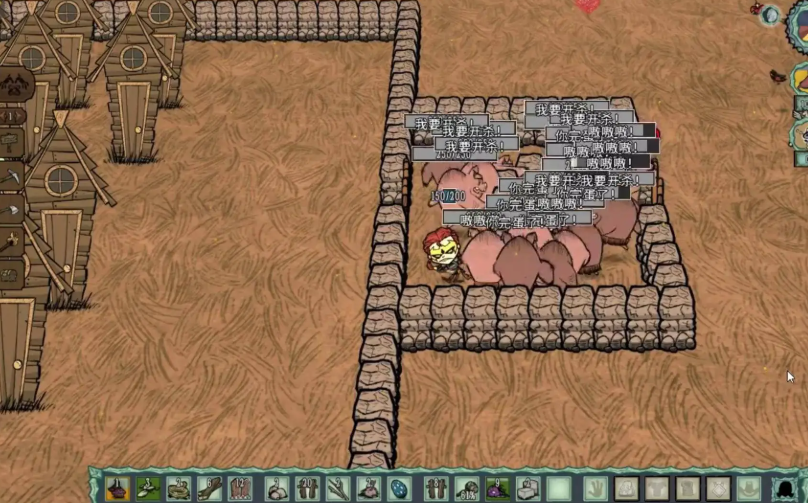
Task: Select the coiled rope inventory slot
Action: 180,488
